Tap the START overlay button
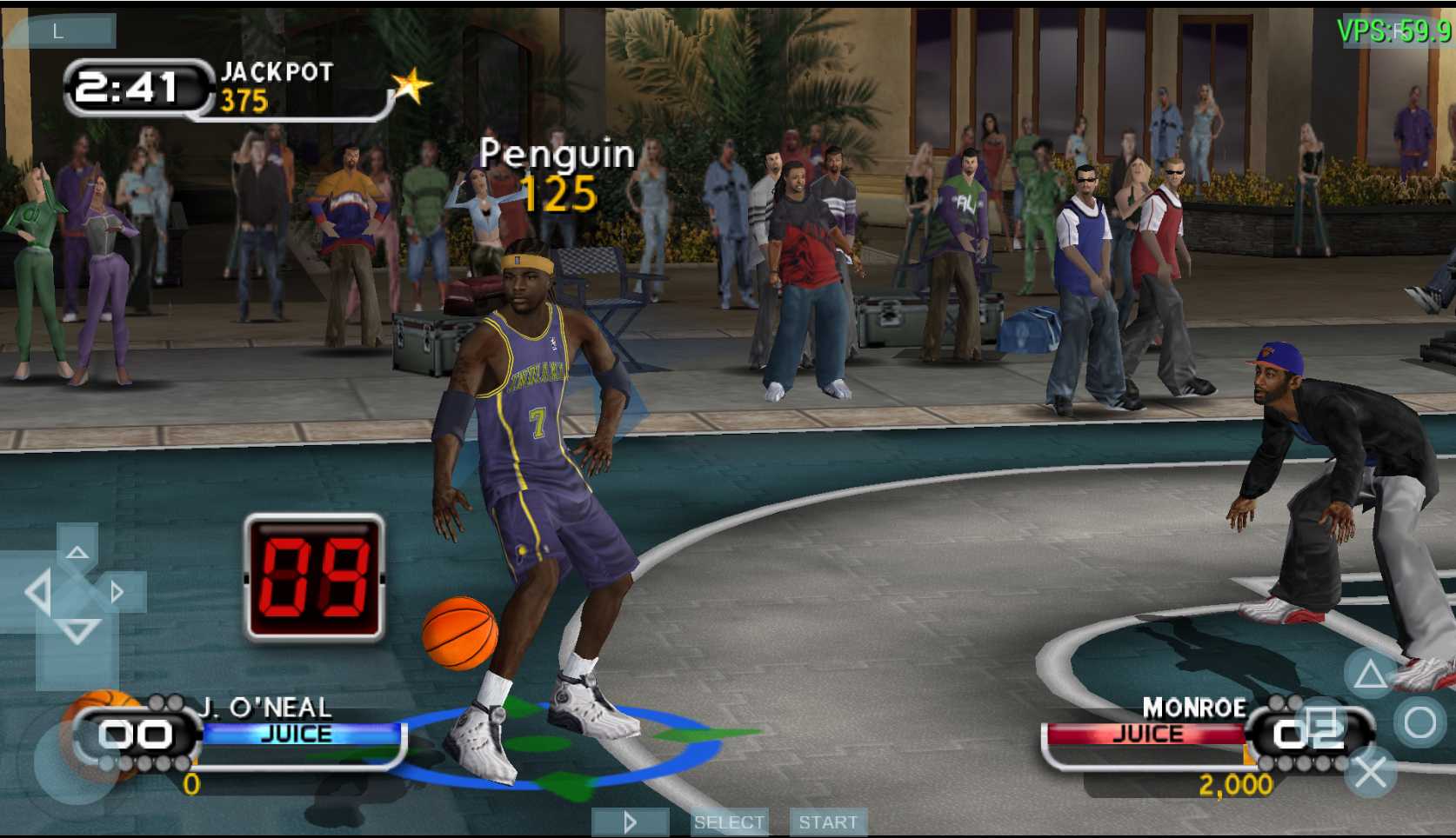1456x838 pixels. [828, 822]
